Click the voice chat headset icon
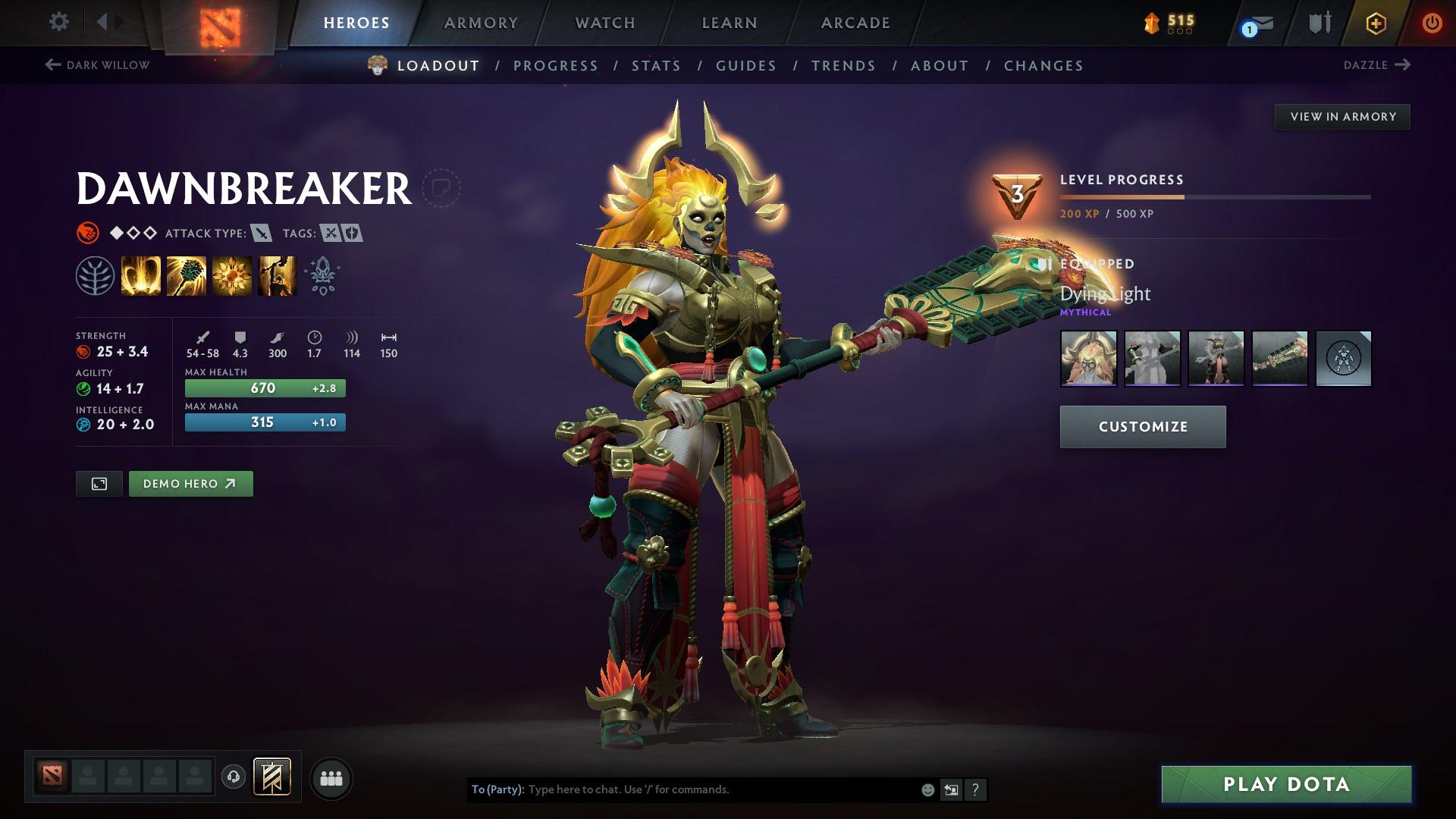Screen dimensions: 1456x819 234,777
